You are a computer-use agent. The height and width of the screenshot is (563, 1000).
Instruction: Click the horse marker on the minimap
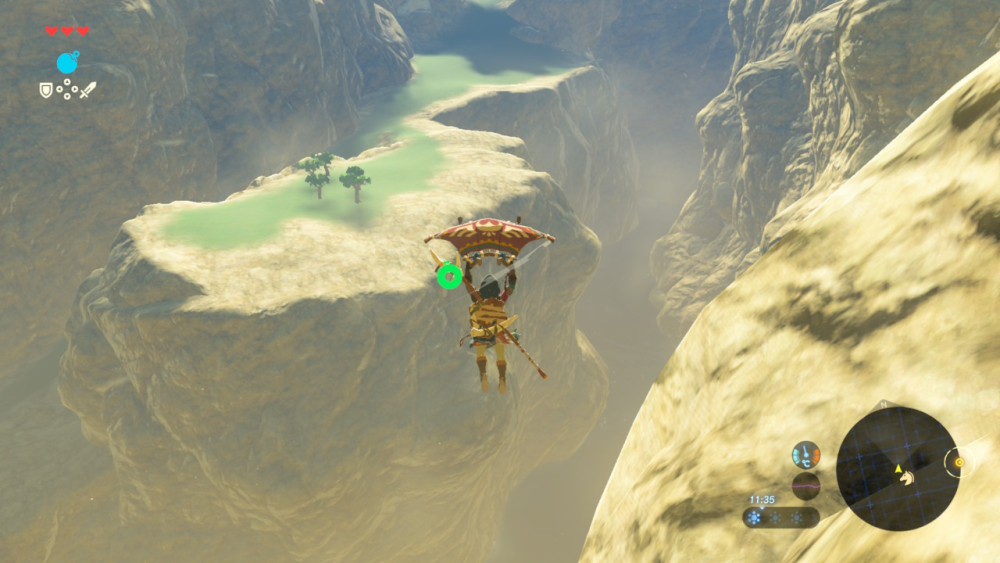tap(908, 477)
